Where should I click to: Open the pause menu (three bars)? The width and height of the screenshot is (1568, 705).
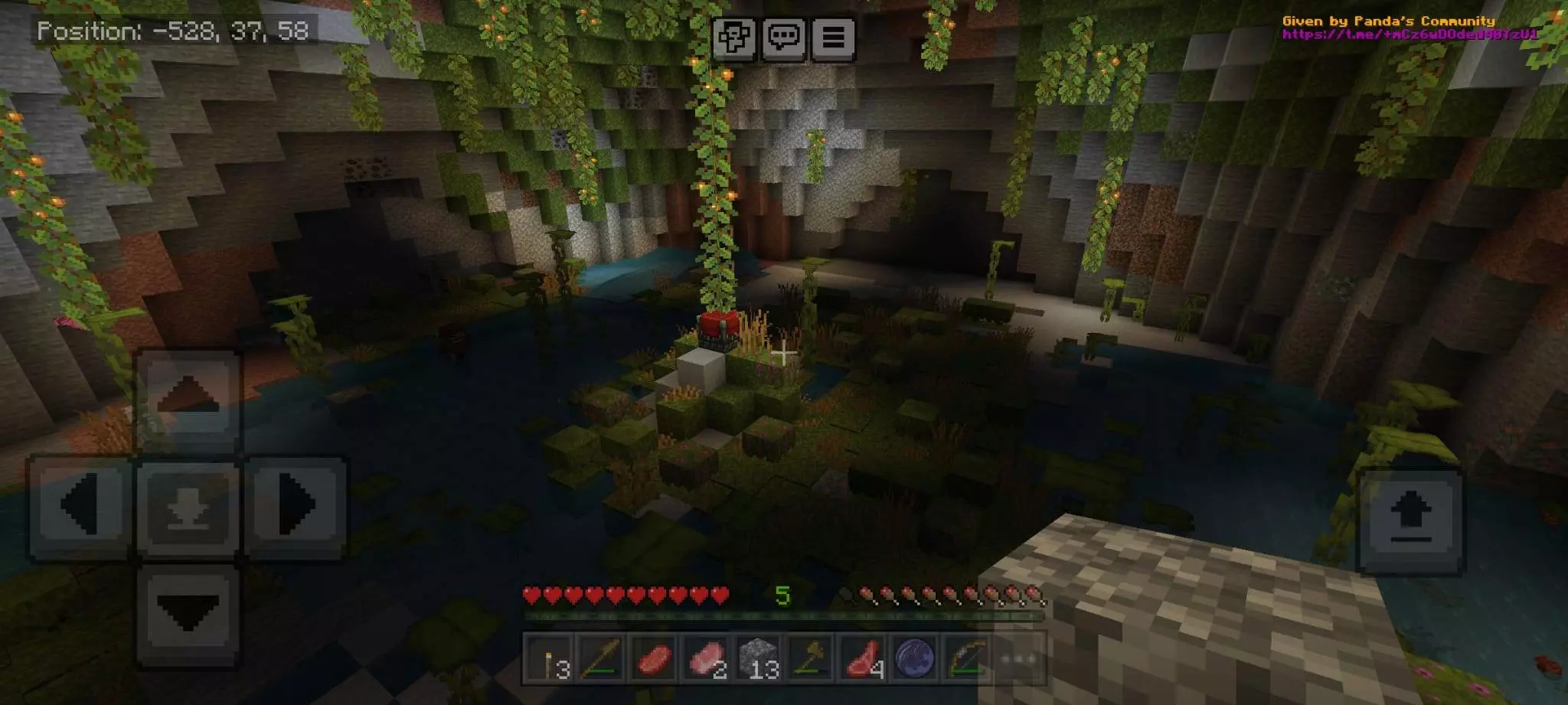(x=833, y=37)
